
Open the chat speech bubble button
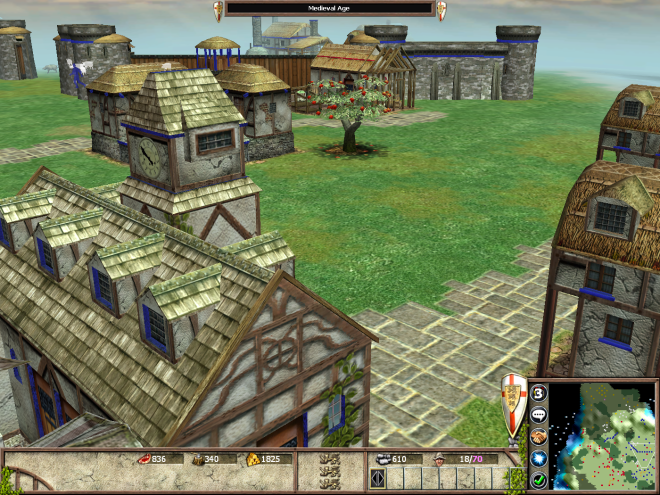click(x=538, y=414)
